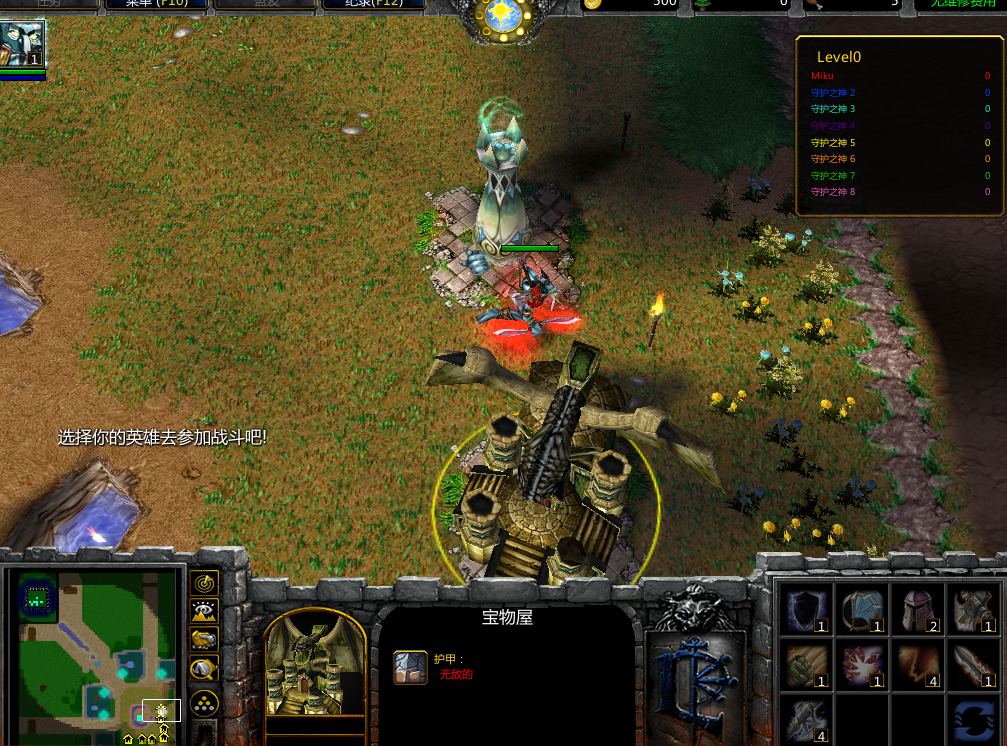Toggle ally color mode with handshake icon
Screen dimensions: 1007x746
[204, 640]
